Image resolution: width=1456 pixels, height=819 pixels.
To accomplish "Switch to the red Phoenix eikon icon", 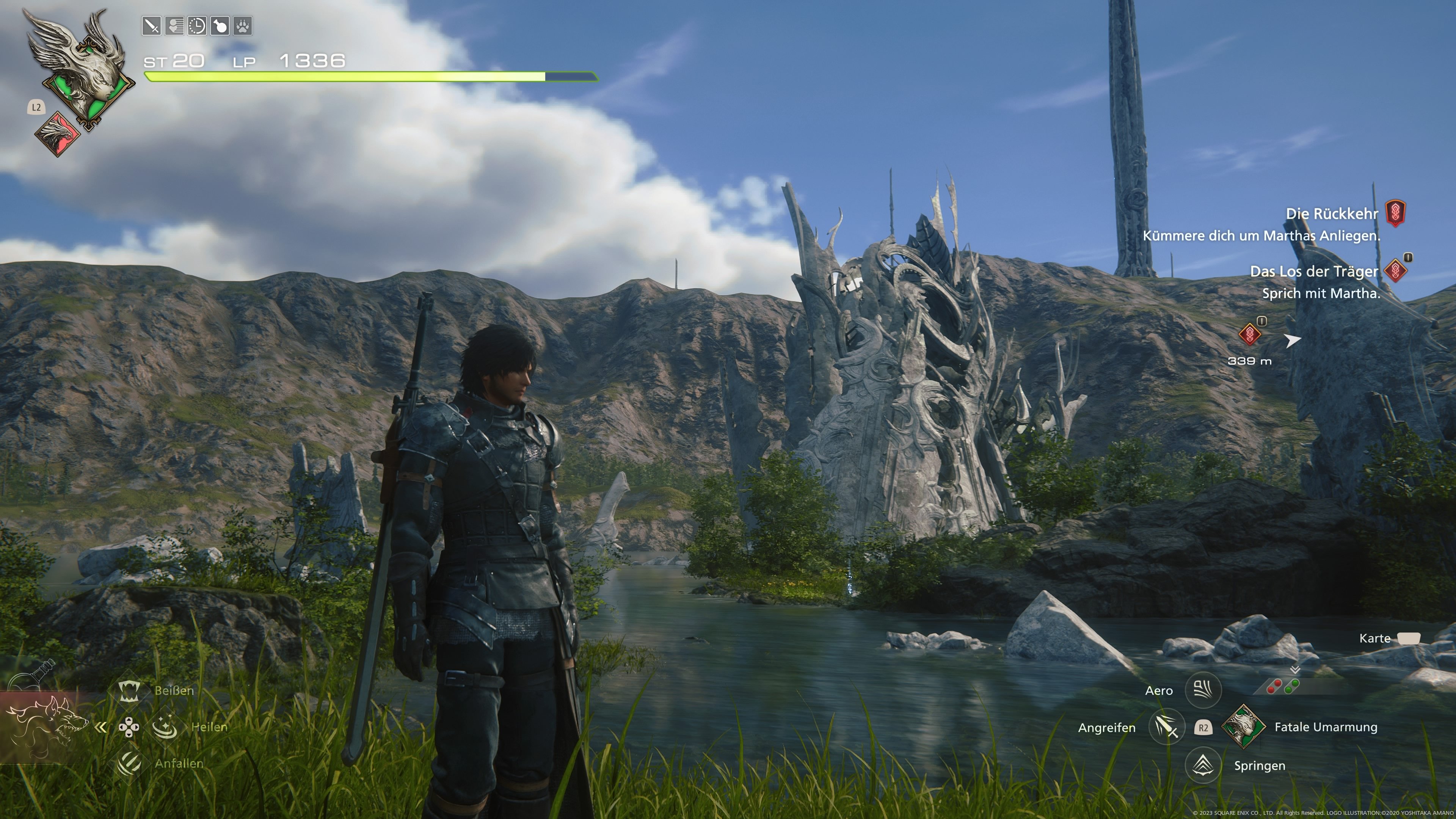I will (58, 133).
